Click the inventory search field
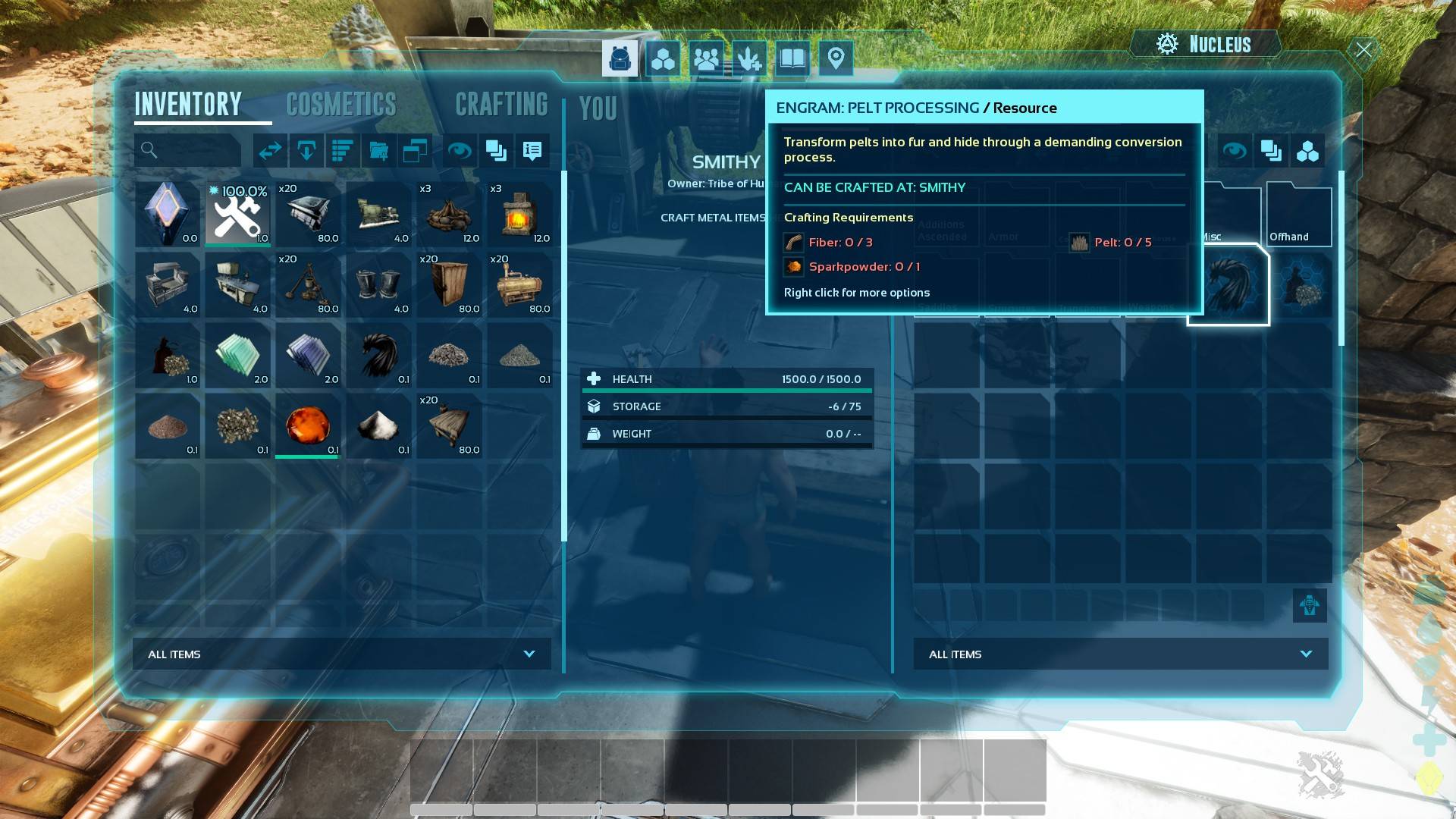This screenshot has width=1456, height=819. coord(188,150)
